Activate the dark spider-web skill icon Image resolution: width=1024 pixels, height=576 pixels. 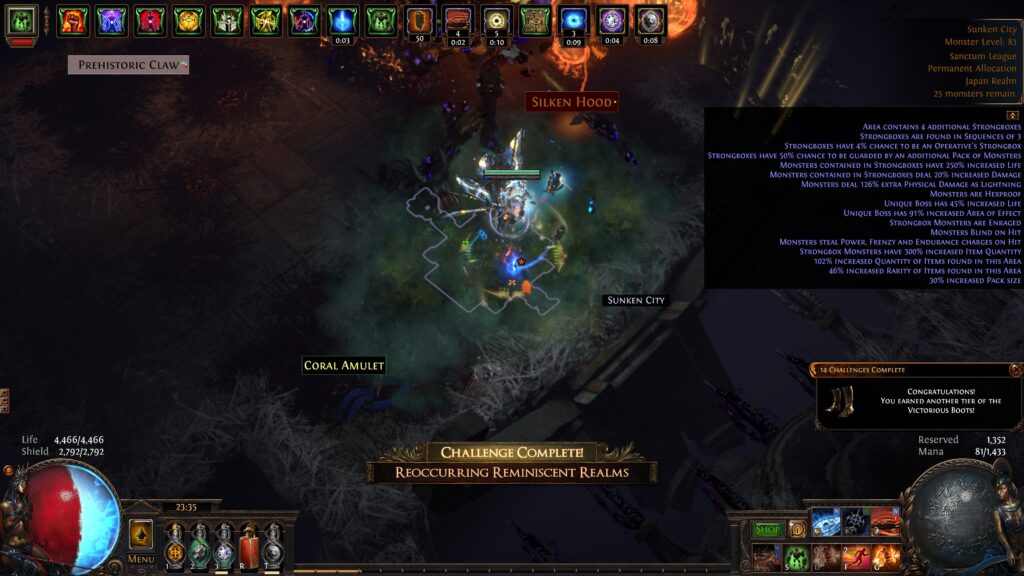pos(856,522)
